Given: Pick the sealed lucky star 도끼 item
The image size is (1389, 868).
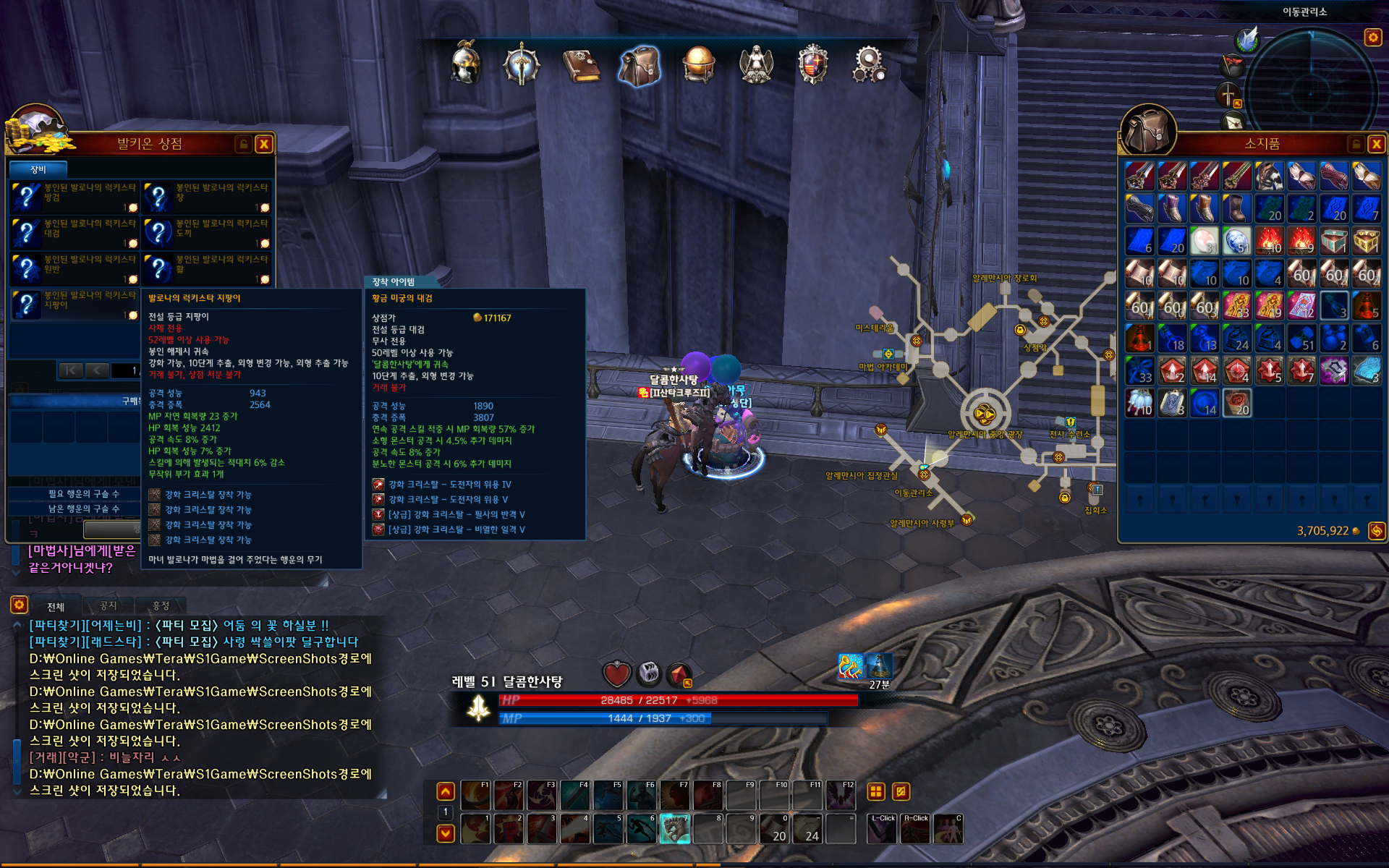Looking at the screenshot, I should pos(207,232).
